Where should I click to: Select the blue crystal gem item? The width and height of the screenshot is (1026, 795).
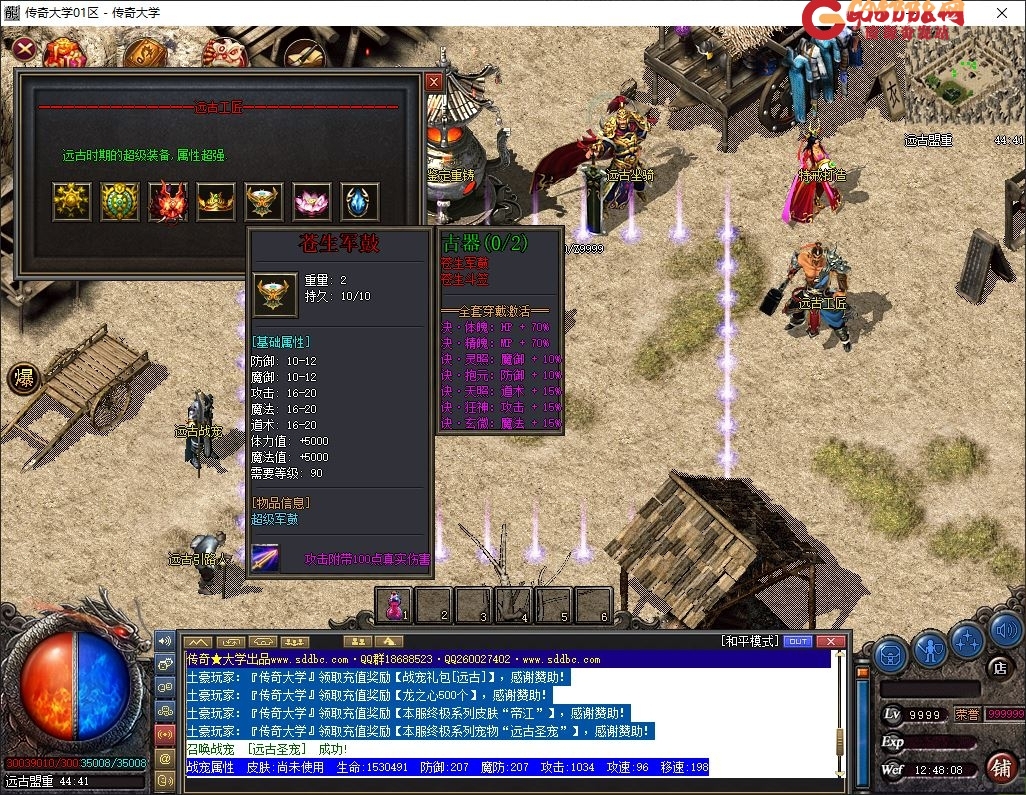360,202
